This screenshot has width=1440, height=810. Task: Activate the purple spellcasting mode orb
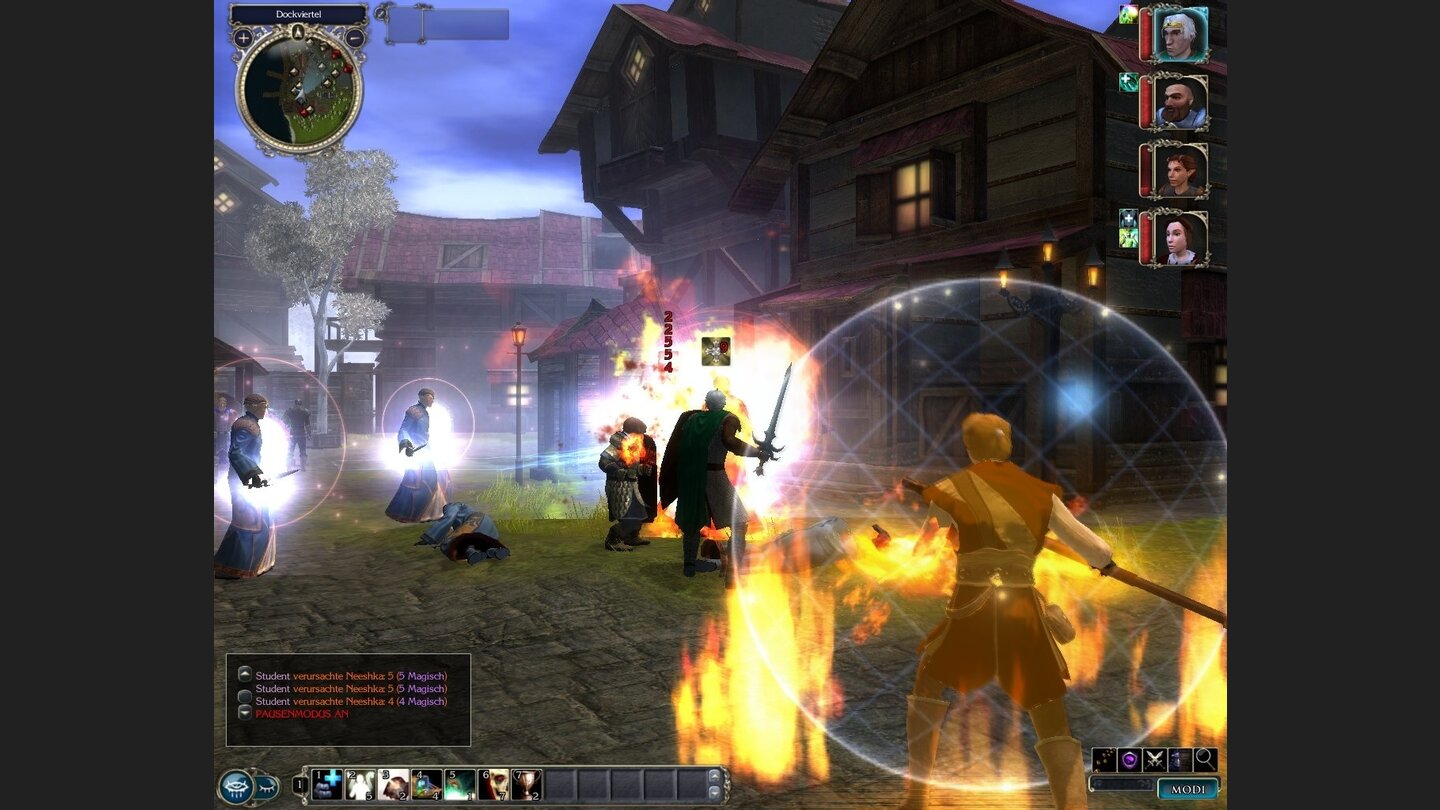click(x=1130, y=760)
